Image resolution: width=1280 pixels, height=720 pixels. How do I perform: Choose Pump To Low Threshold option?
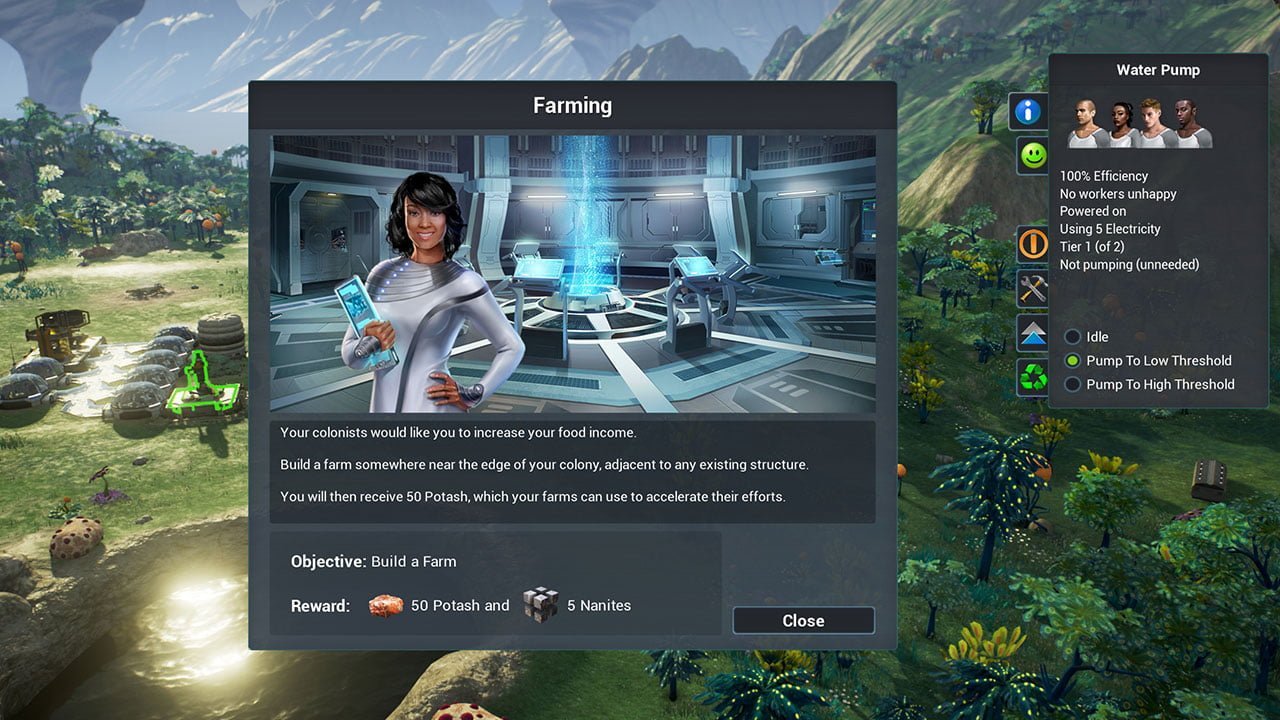pos(1073,361)
